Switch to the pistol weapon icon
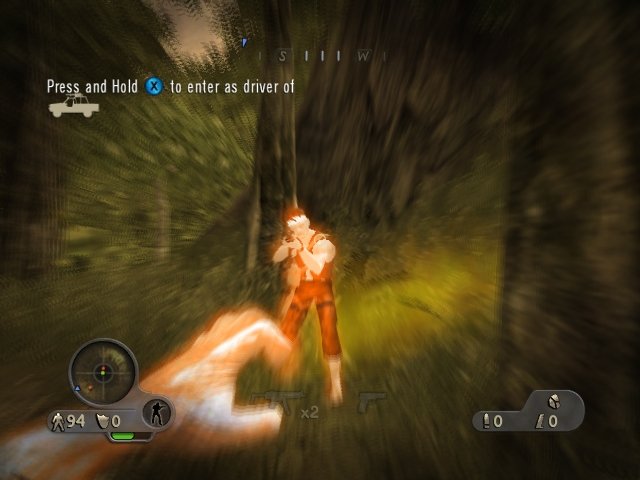640x480 pixels. pos(372,401)
